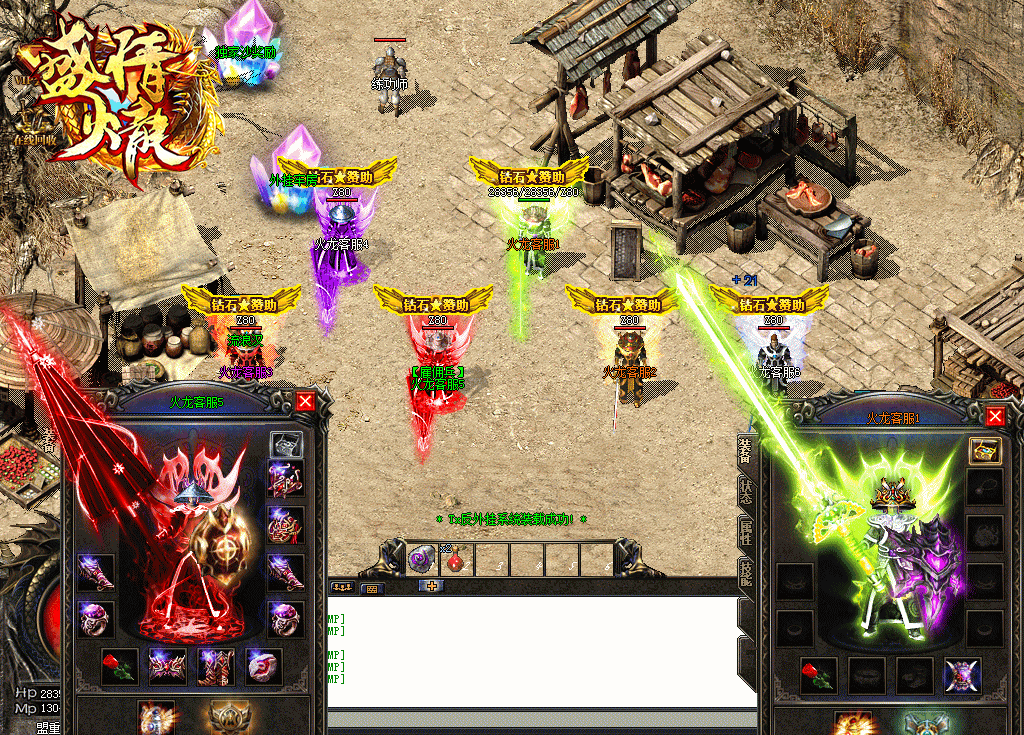Click the silver chest icon in 火龙客服5 panel

pyautogui.click(x=287, y=446)
